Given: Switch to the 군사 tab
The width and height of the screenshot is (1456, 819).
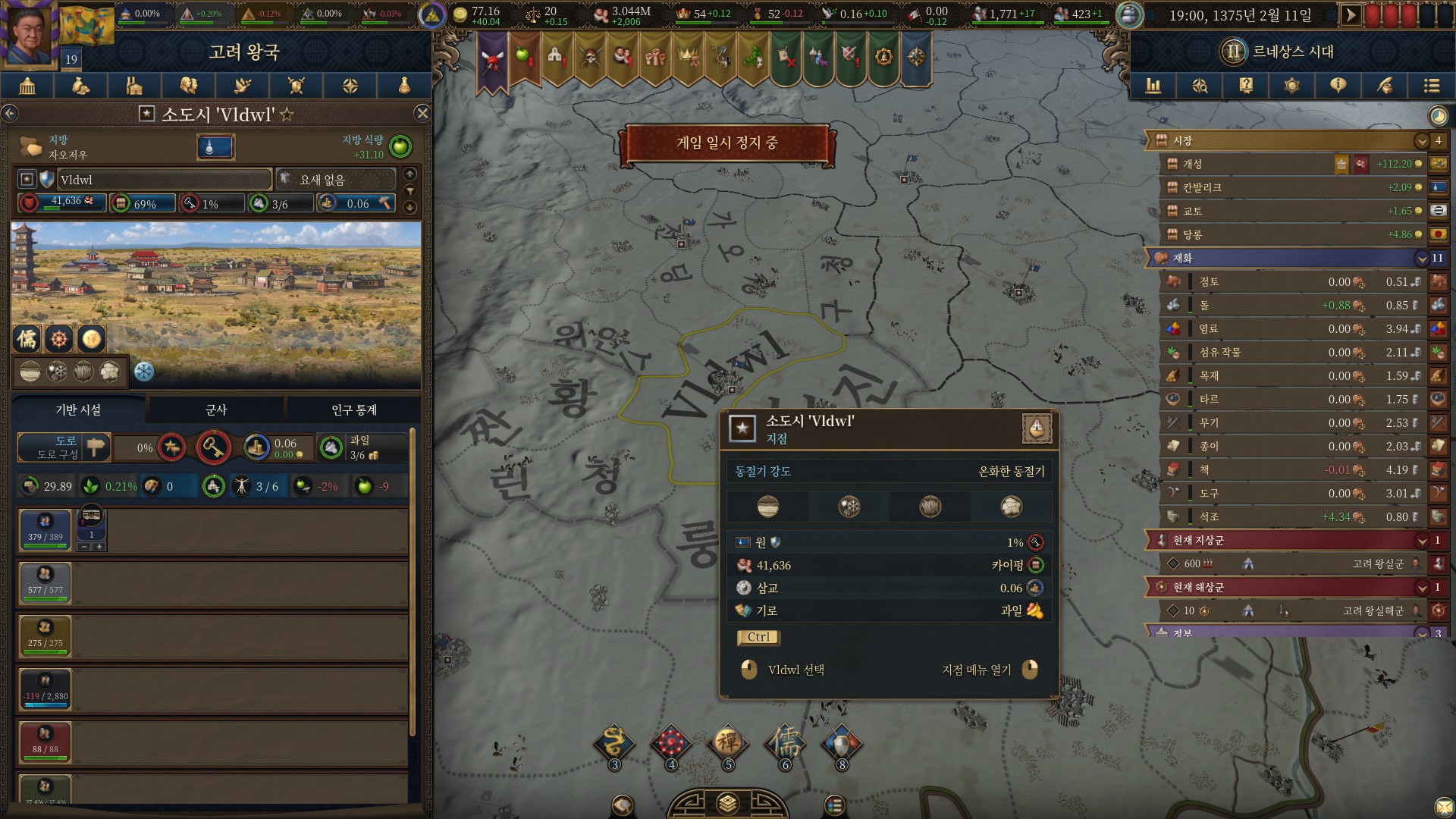Looking at the screenshot, I should 216,409.
